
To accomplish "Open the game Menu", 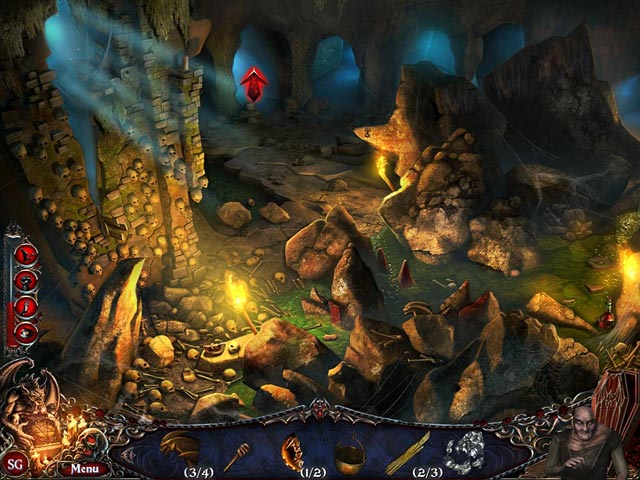I will [84, 467].
